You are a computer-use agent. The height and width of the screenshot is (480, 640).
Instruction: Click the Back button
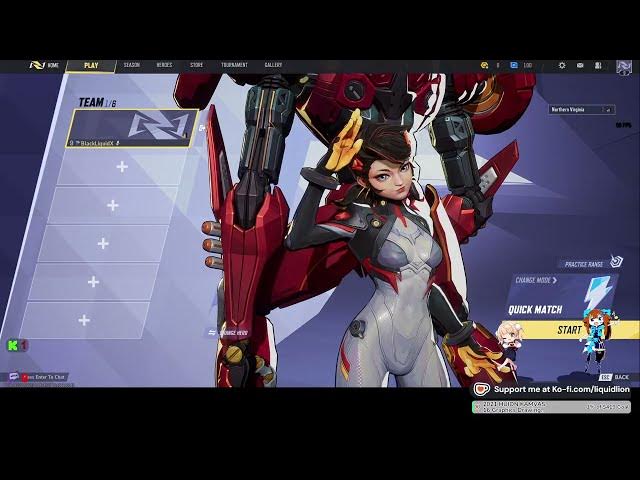coord(616,377)
